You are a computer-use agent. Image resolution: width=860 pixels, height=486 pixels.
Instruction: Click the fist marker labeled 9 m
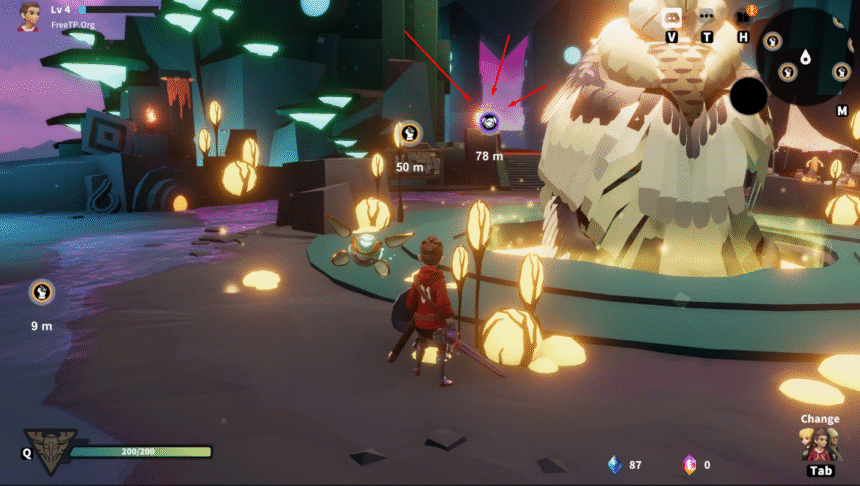(x=41, y=292)
